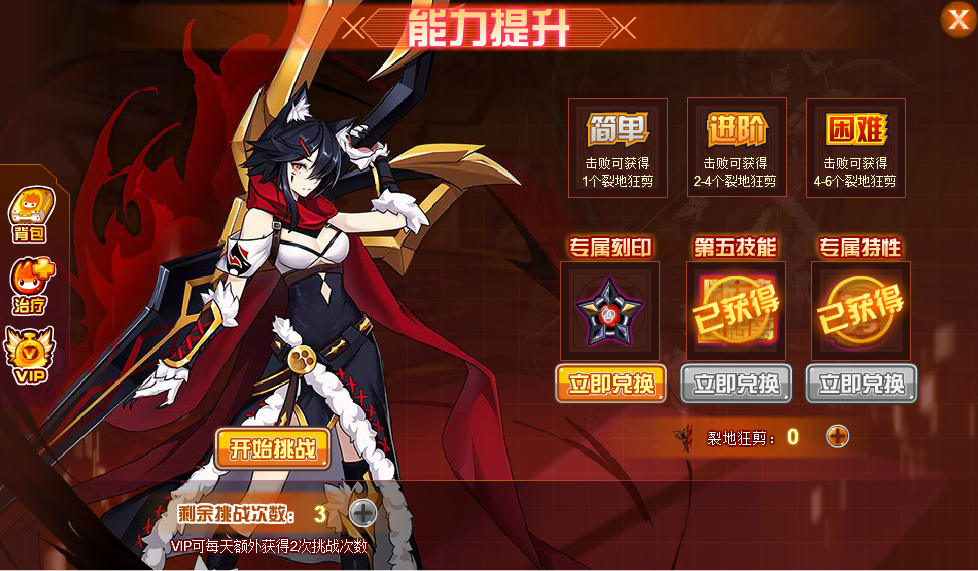Add more 裂地狂剪 with the plus button
Screen dimensions: 978x571
click(x=837, y=436)
